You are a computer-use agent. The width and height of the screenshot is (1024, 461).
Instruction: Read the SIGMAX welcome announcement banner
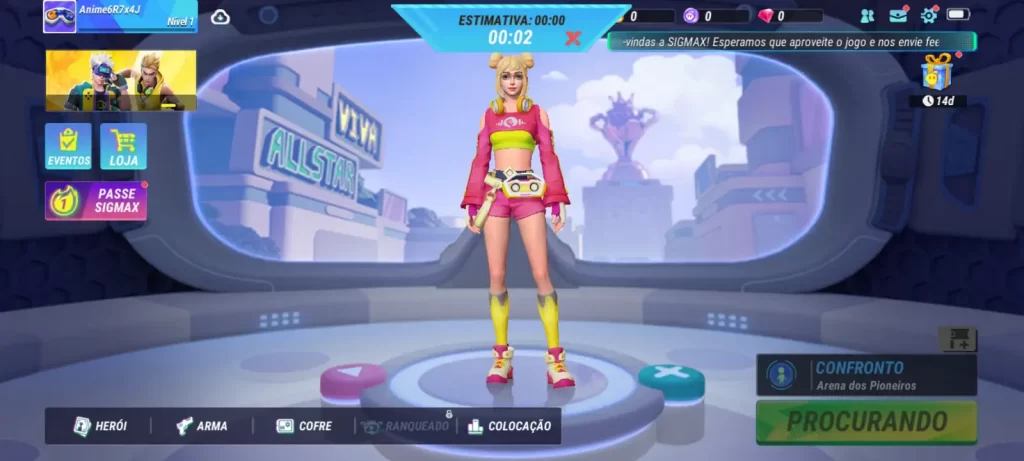[x=792, y=42]
